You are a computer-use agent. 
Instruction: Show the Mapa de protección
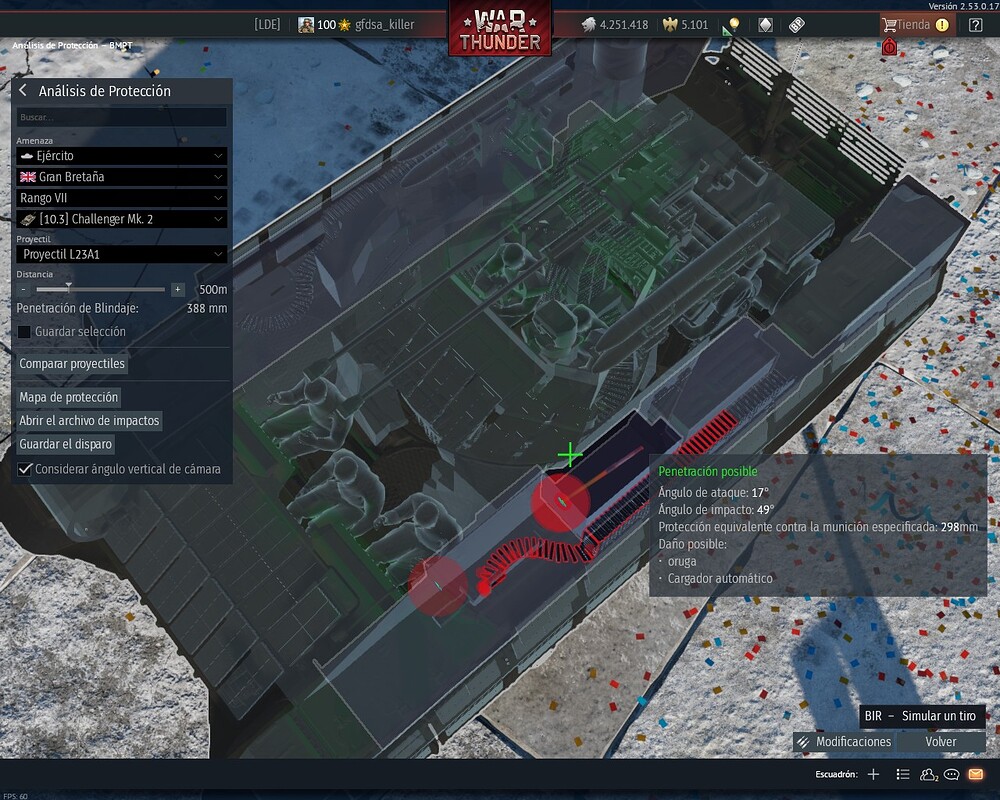pos(68,397)
